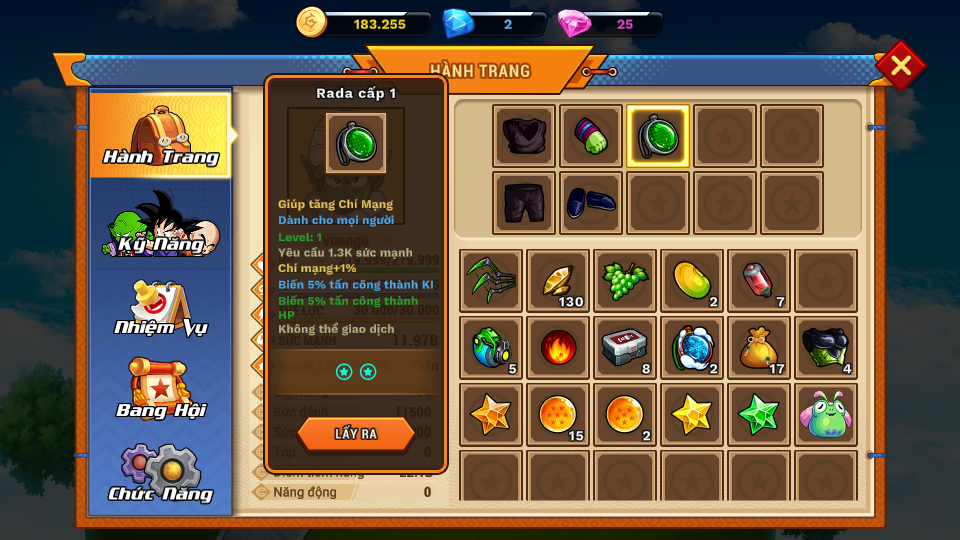Choose the yellow-green bean item
This screenshot has height=540, width=960.
point(692,281)
